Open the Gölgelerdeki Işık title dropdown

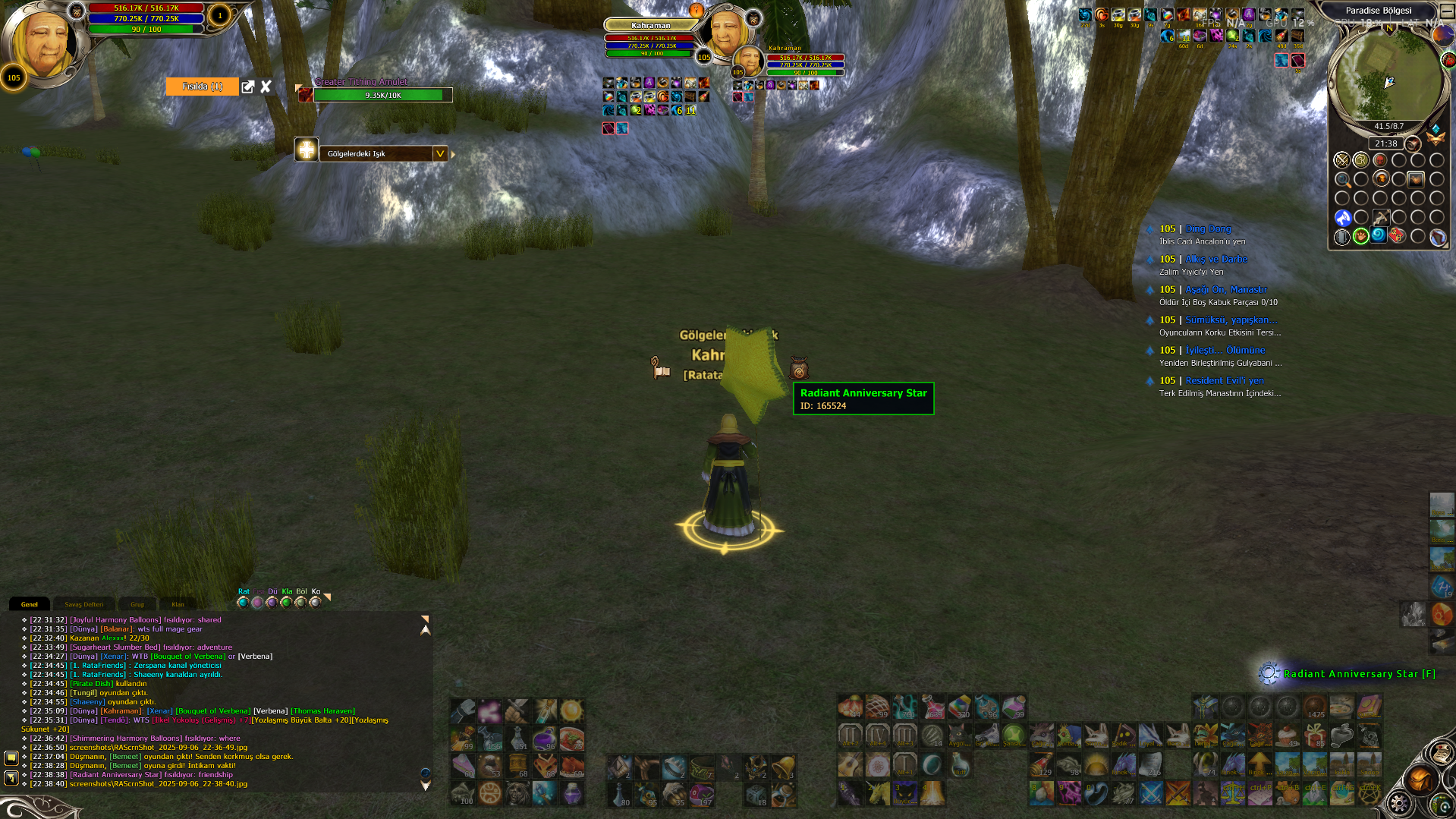[439, 153]
